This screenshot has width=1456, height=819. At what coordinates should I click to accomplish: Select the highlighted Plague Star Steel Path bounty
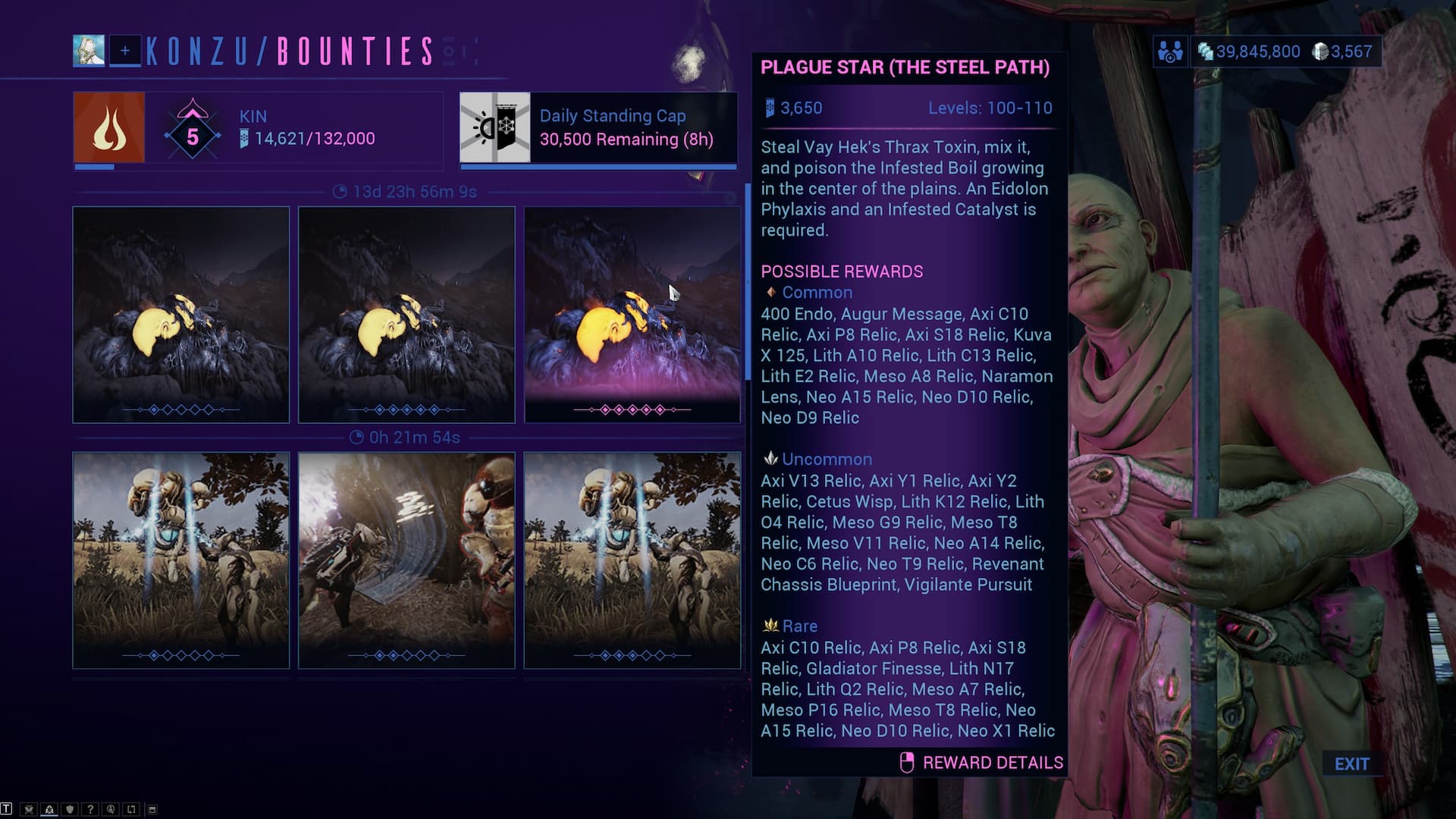point(632,314)
